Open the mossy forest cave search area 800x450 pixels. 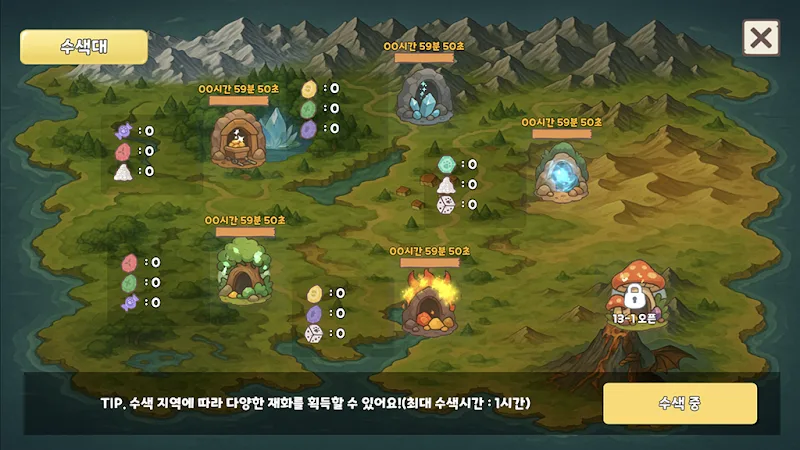pos(244,271)
